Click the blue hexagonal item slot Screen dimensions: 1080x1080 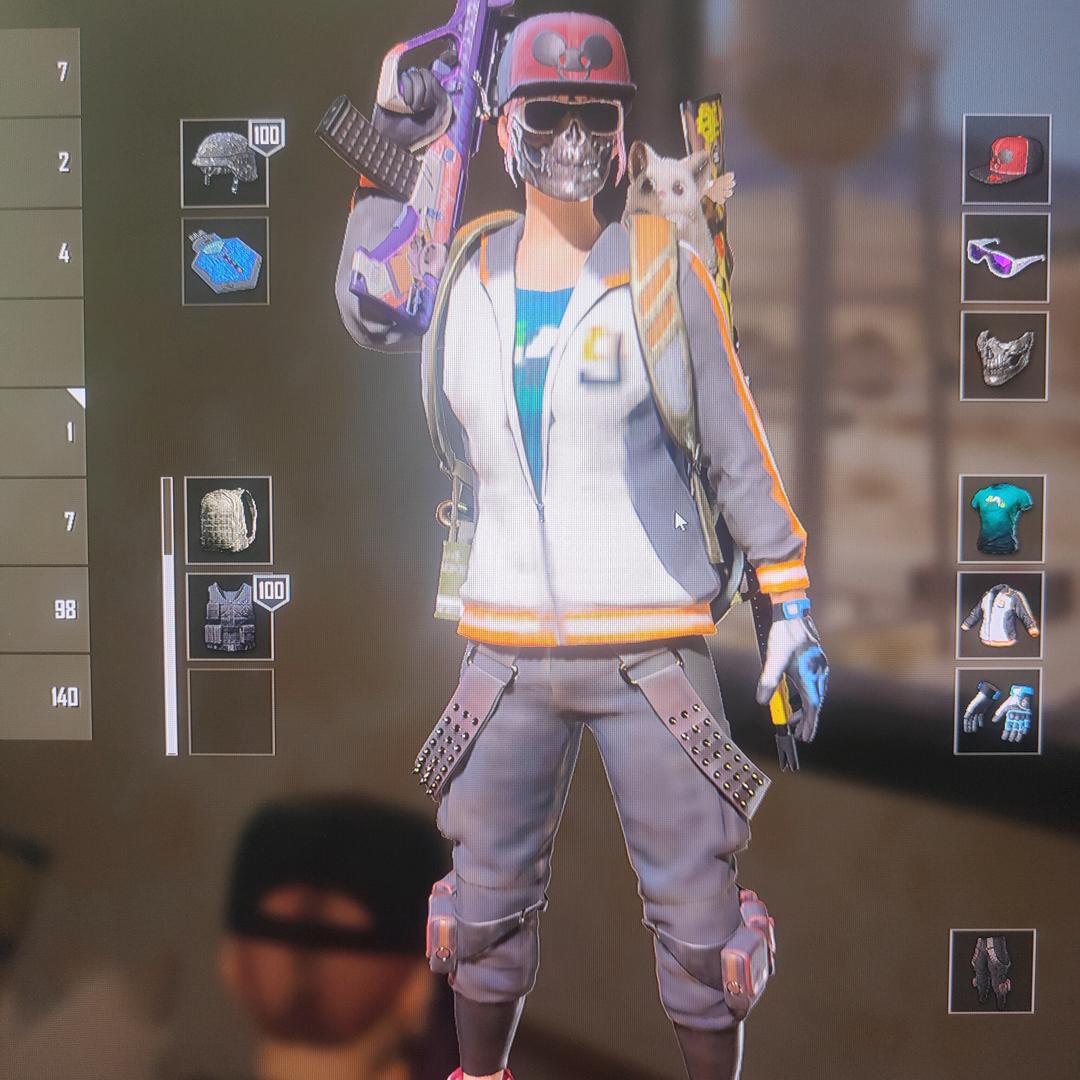point(225,261)
